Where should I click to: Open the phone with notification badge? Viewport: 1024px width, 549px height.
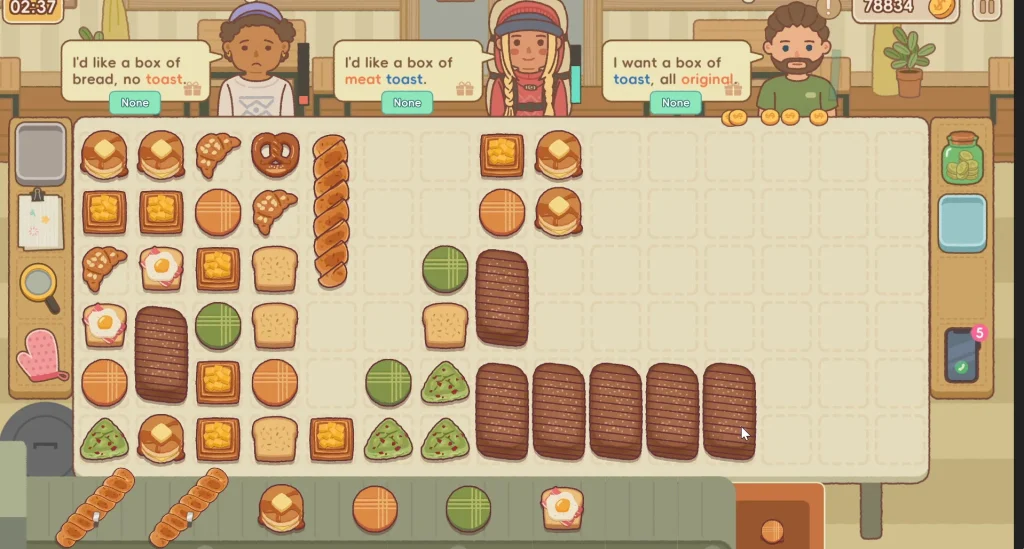pyautogui.click(x=961, y=356)
